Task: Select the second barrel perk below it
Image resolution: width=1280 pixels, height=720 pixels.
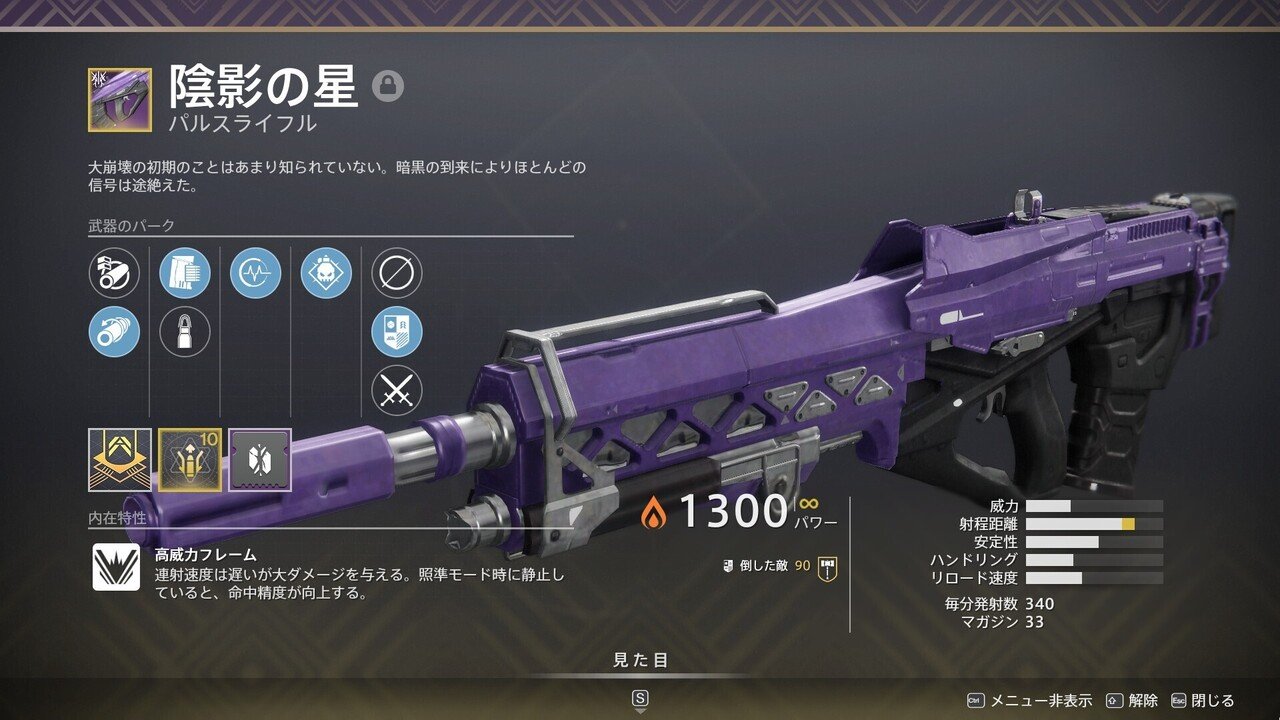Action: pos(113,333)
